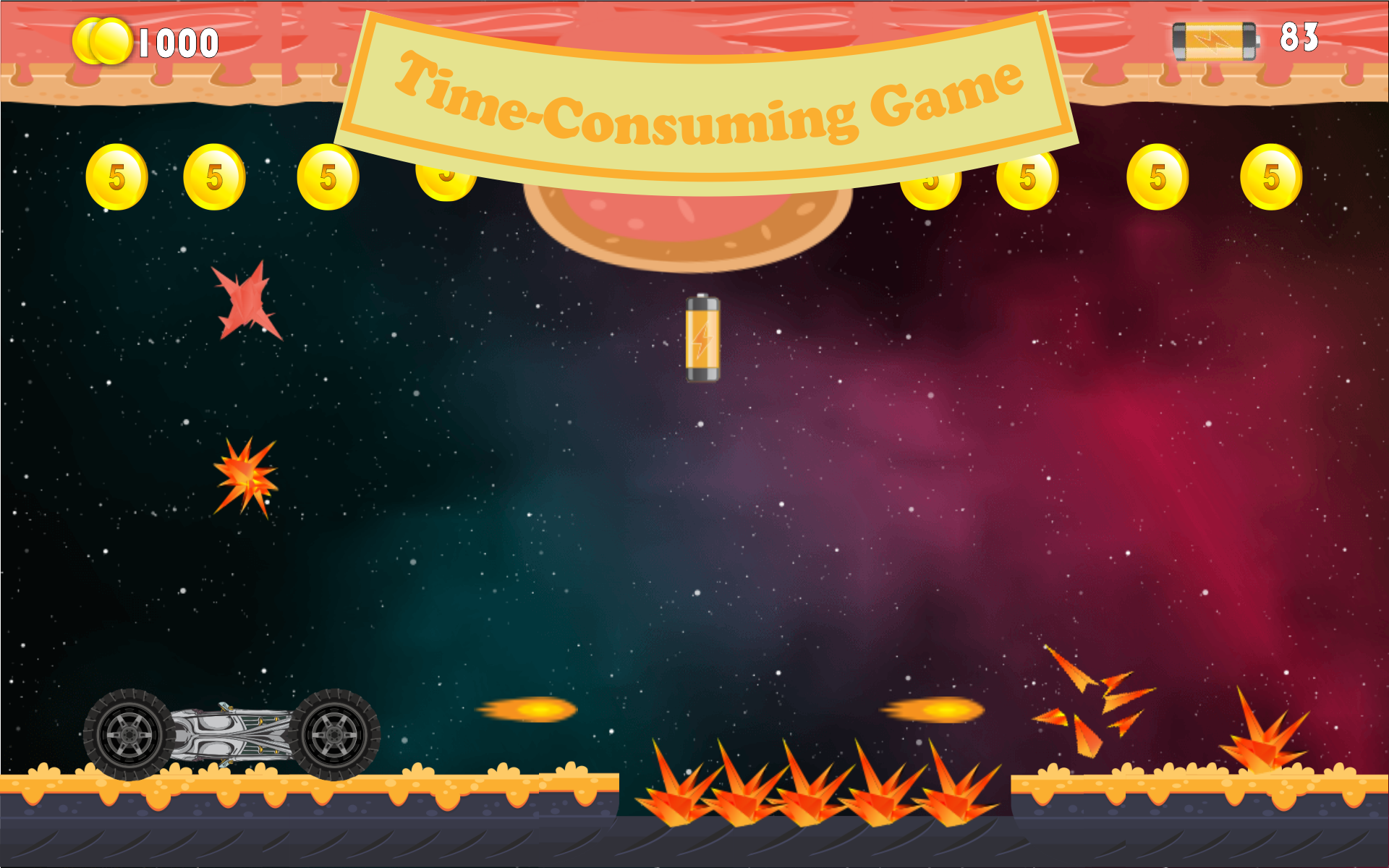Click the coin counter showing 1000
The width and height of the screenshot is (1389, 868).
pyautogui.click(x=145, y=41)
